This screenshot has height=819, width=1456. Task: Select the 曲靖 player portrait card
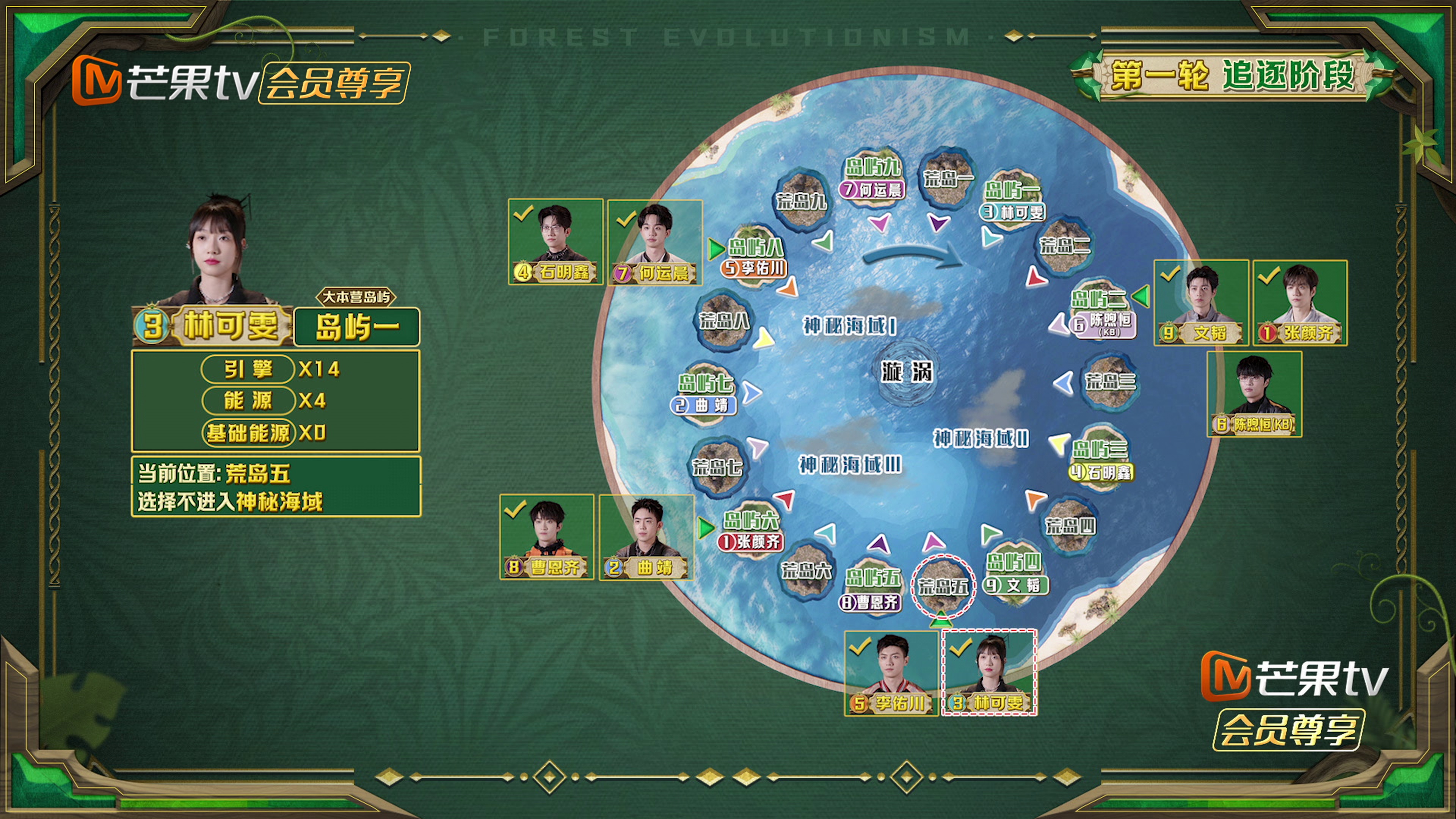tap(646, 537)
